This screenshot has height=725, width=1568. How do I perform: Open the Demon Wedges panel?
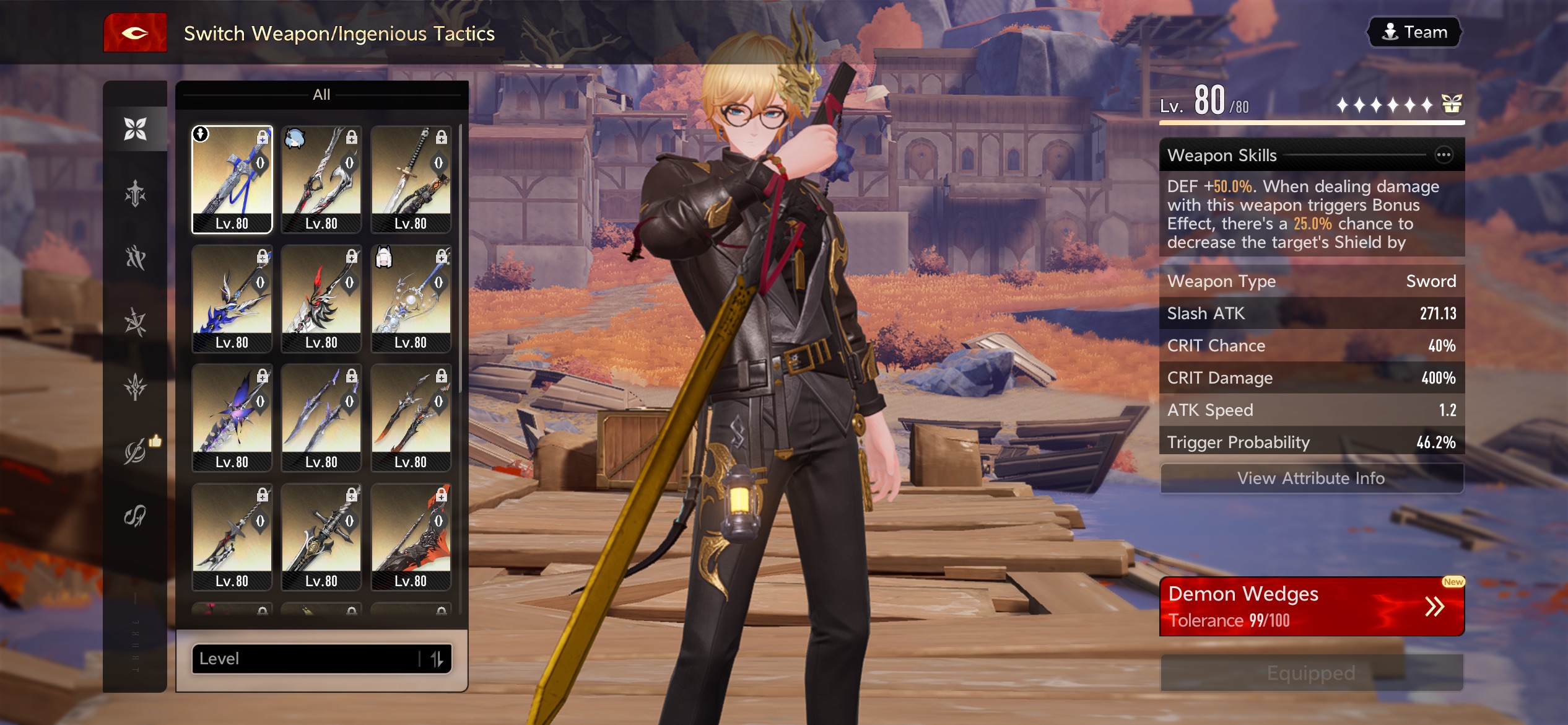click(x=1311, y=606)
